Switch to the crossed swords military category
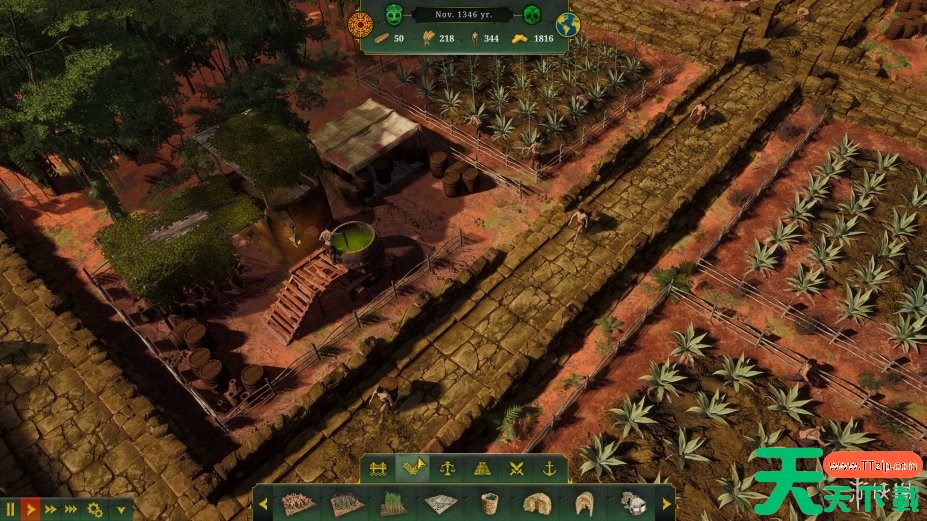 pyautogui.click(x=516, y=468)
